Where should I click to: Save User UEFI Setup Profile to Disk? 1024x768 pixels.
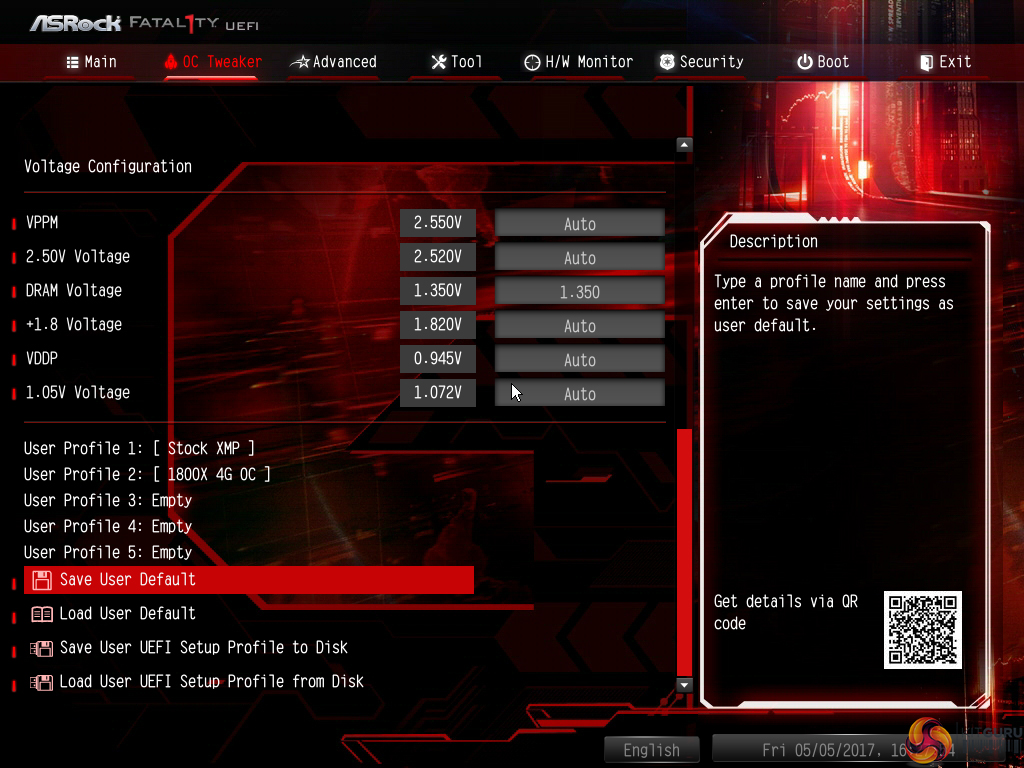[x=203, y=648]
